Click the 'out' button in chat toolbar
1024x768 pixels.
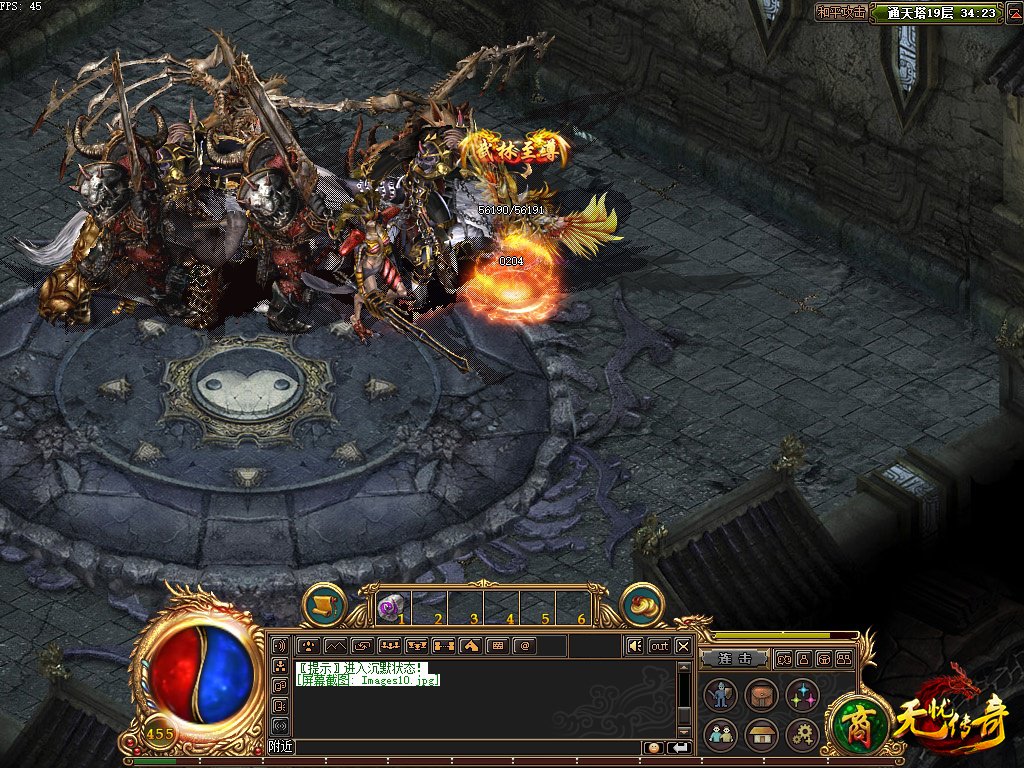659,646
